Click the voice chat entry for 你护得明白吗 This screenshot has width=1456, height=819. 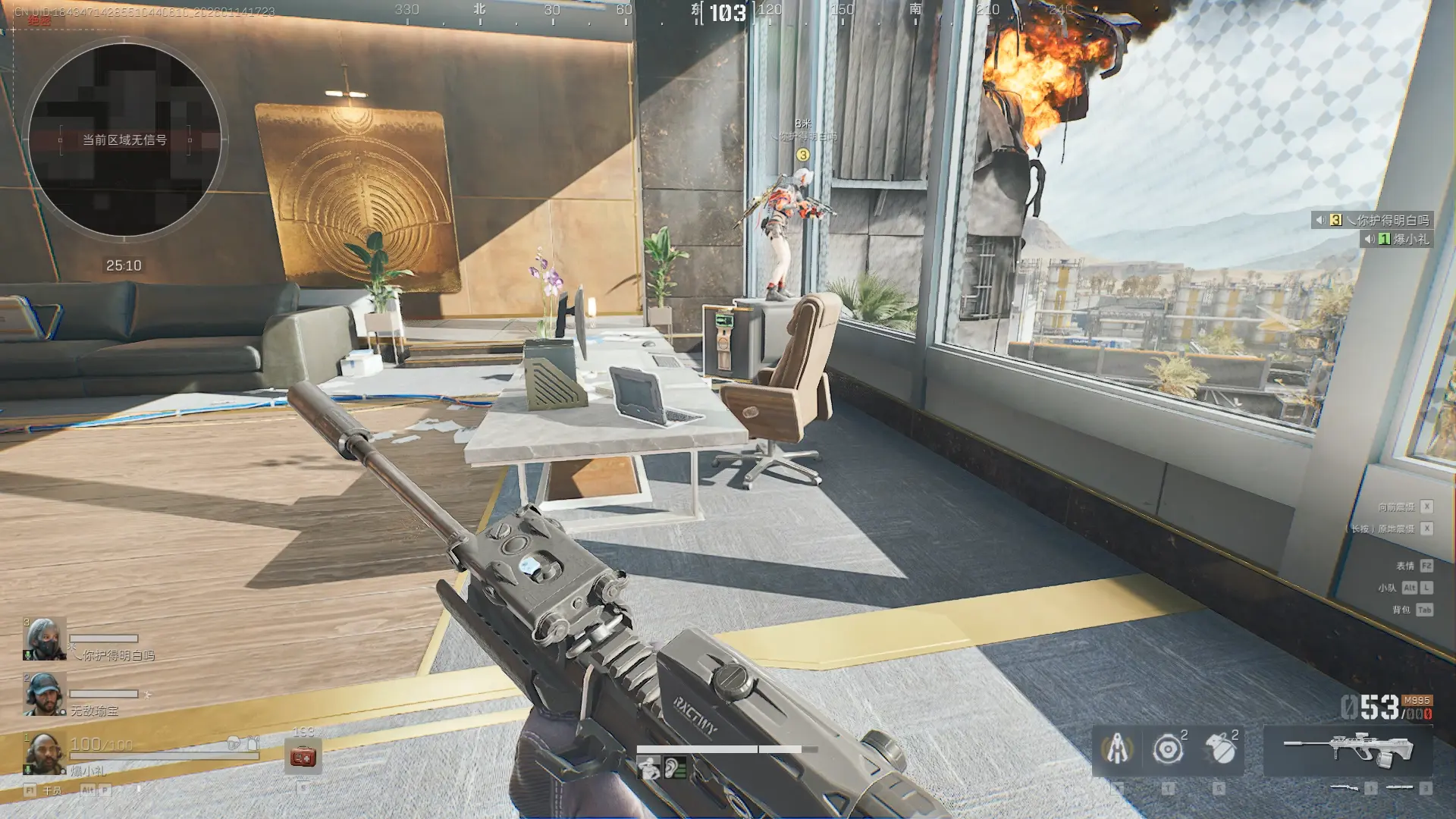point(1373,220)
